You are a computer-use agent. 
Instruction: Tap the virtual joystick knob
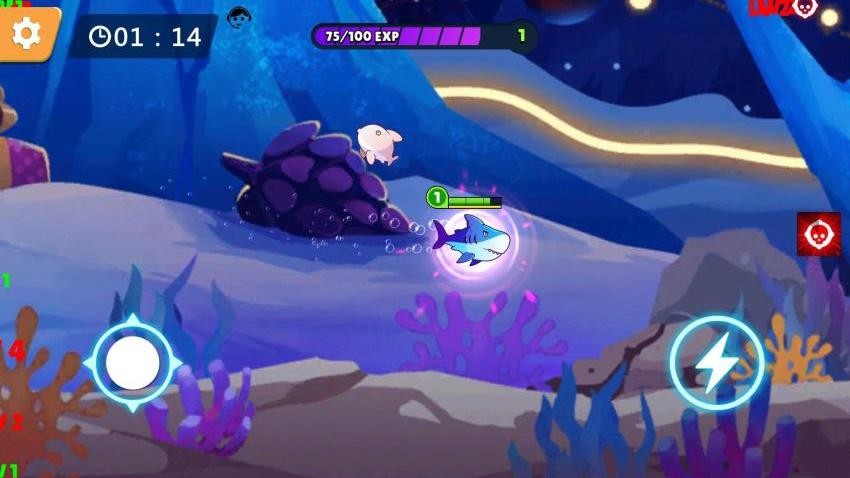coord(133,363)
